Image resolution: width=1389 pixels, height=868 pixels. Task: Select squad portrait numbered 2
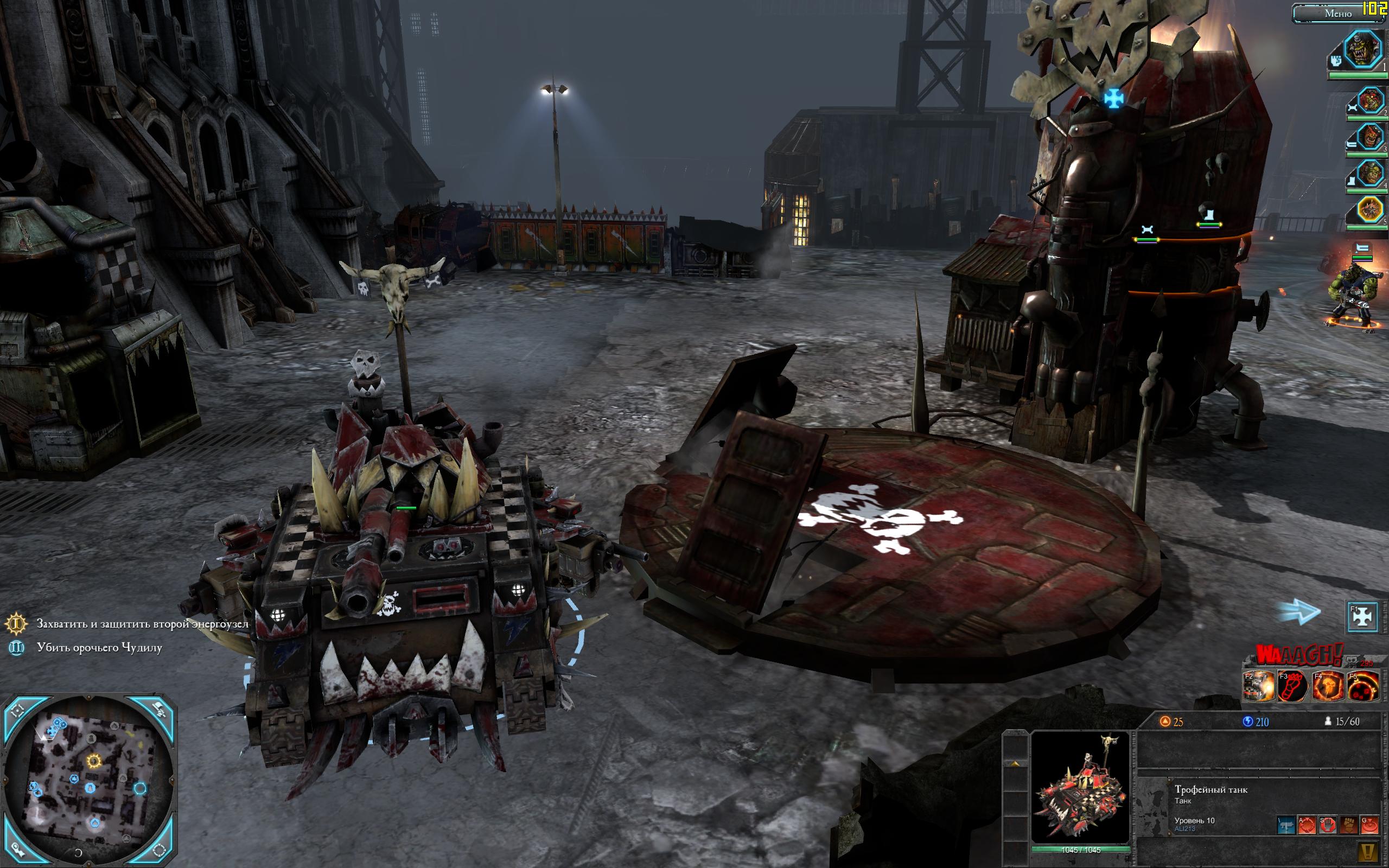1370,102
